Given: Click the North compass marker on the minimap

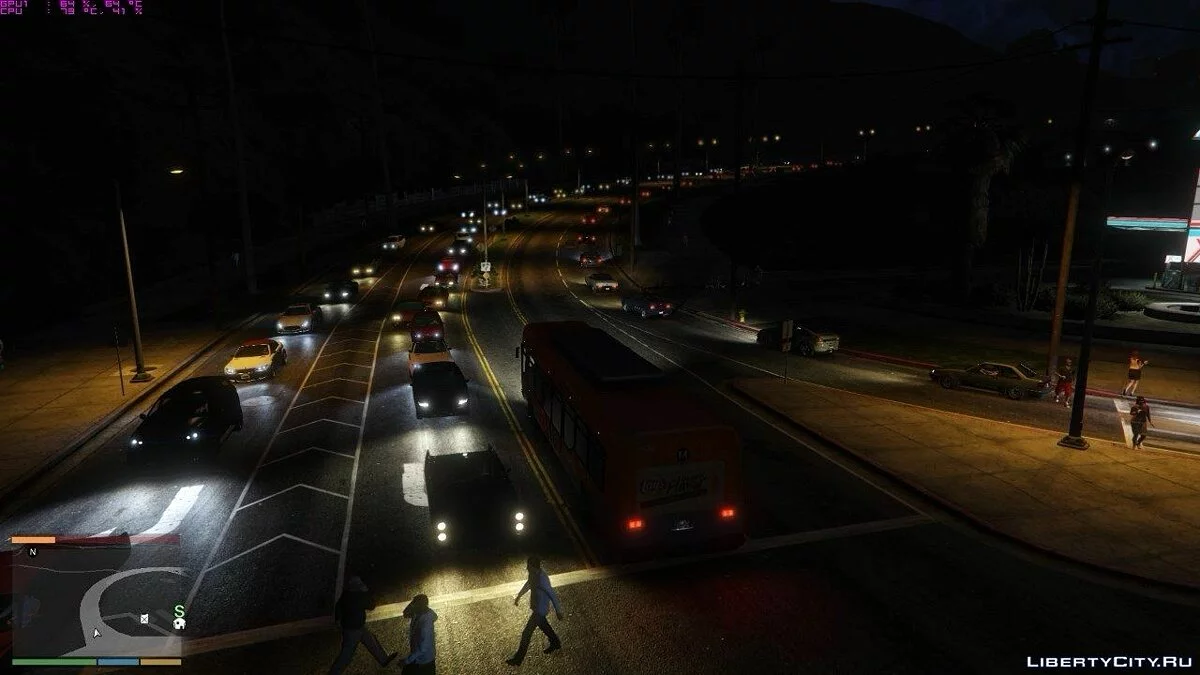Looking at the screenshot, I should coord(33,552).
